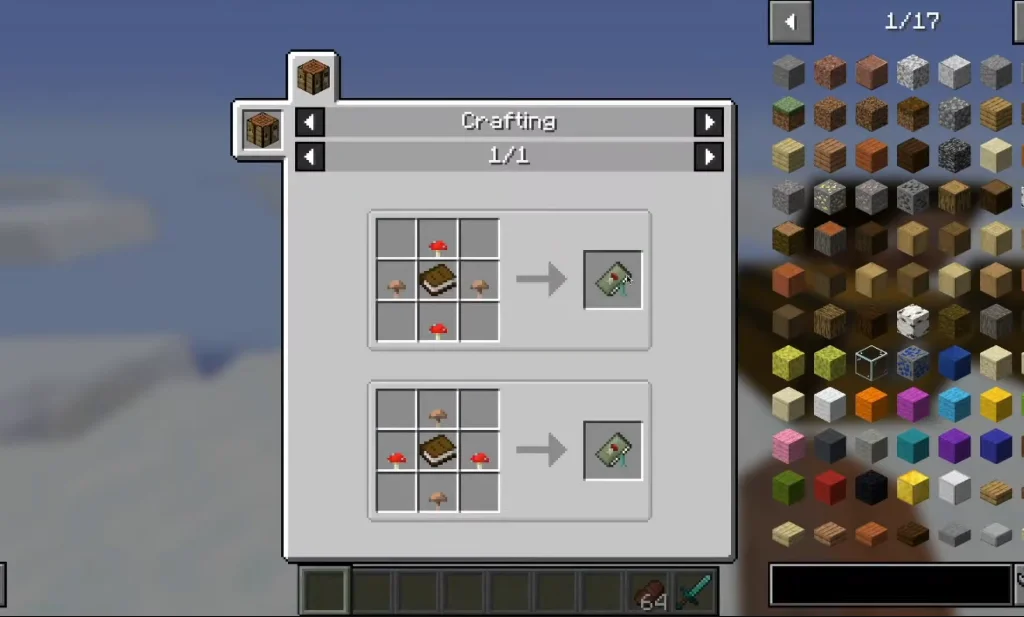
Task: Go to the previous recipe category
Action: point(310,122)
